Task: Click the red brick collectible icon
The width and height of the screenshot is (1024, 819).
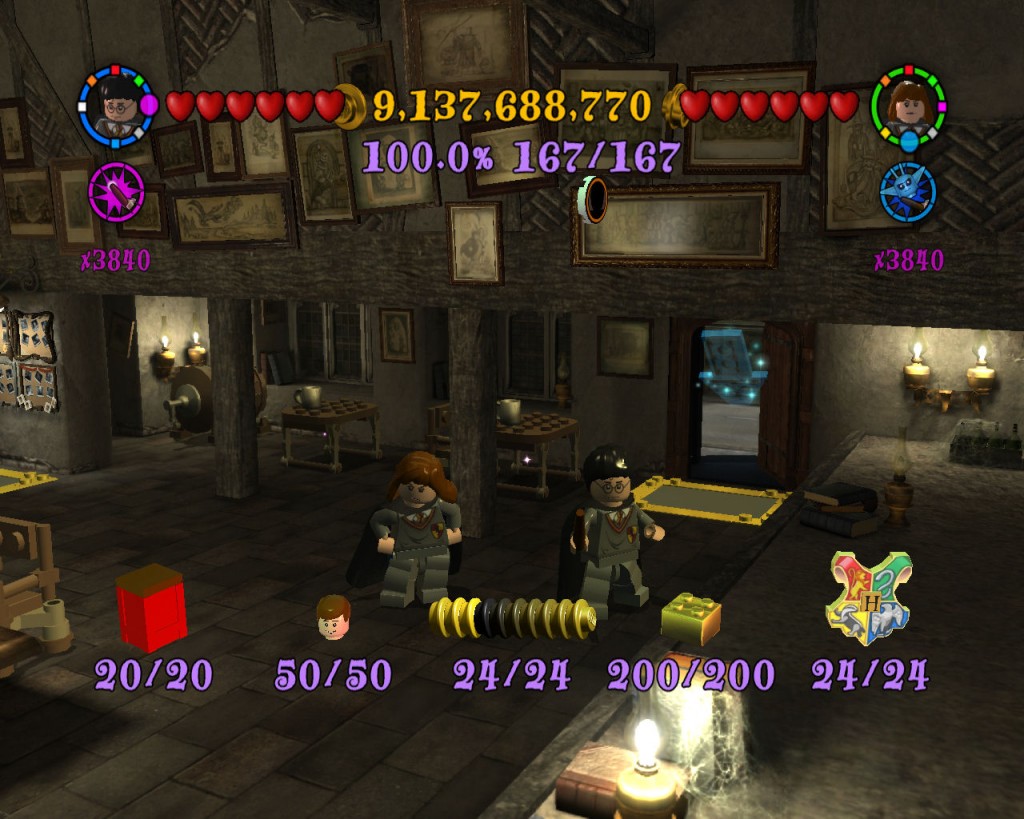Action: point(151,608)
